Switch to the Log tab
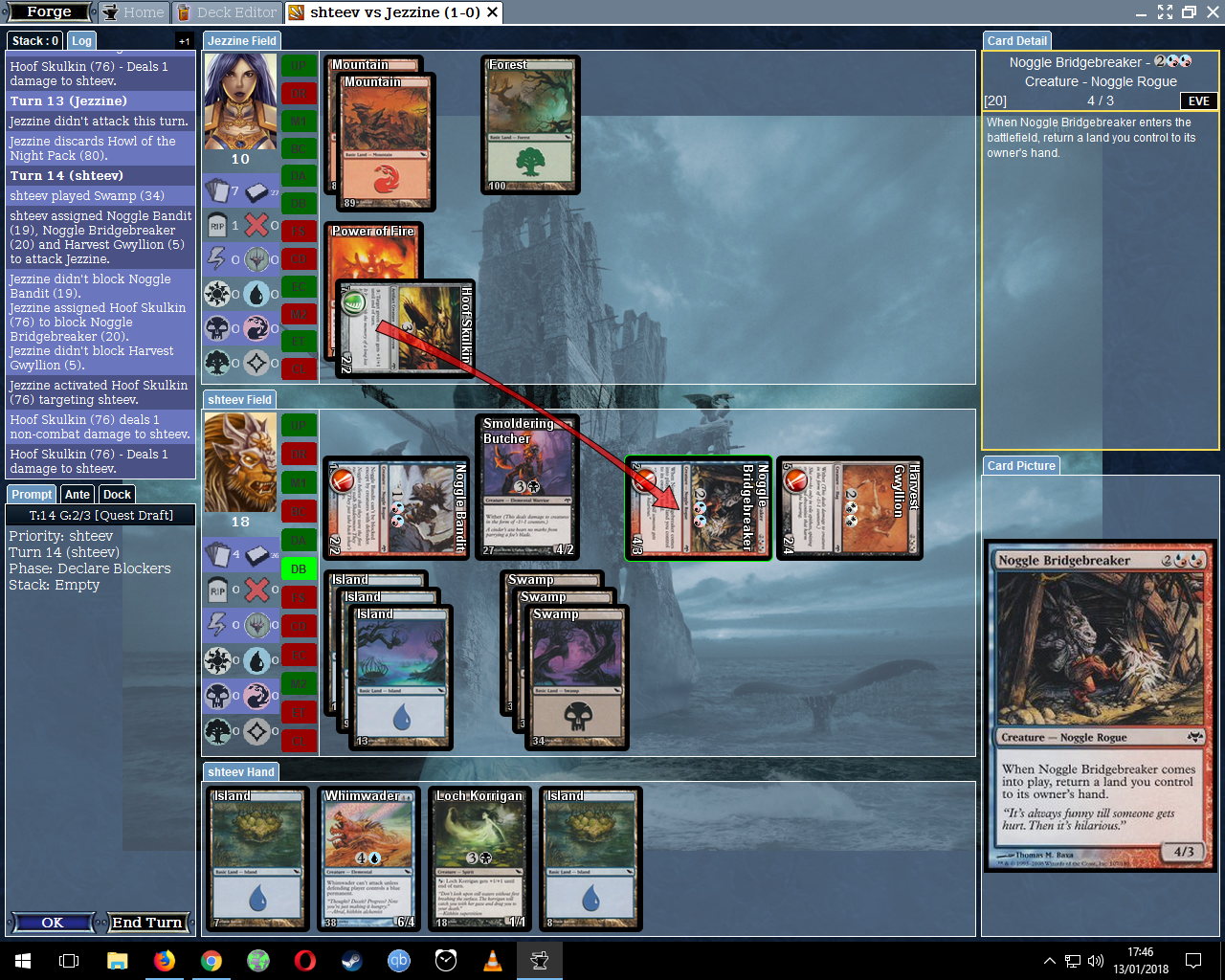Screen dimensions: 1225x980 coord(82,41)
